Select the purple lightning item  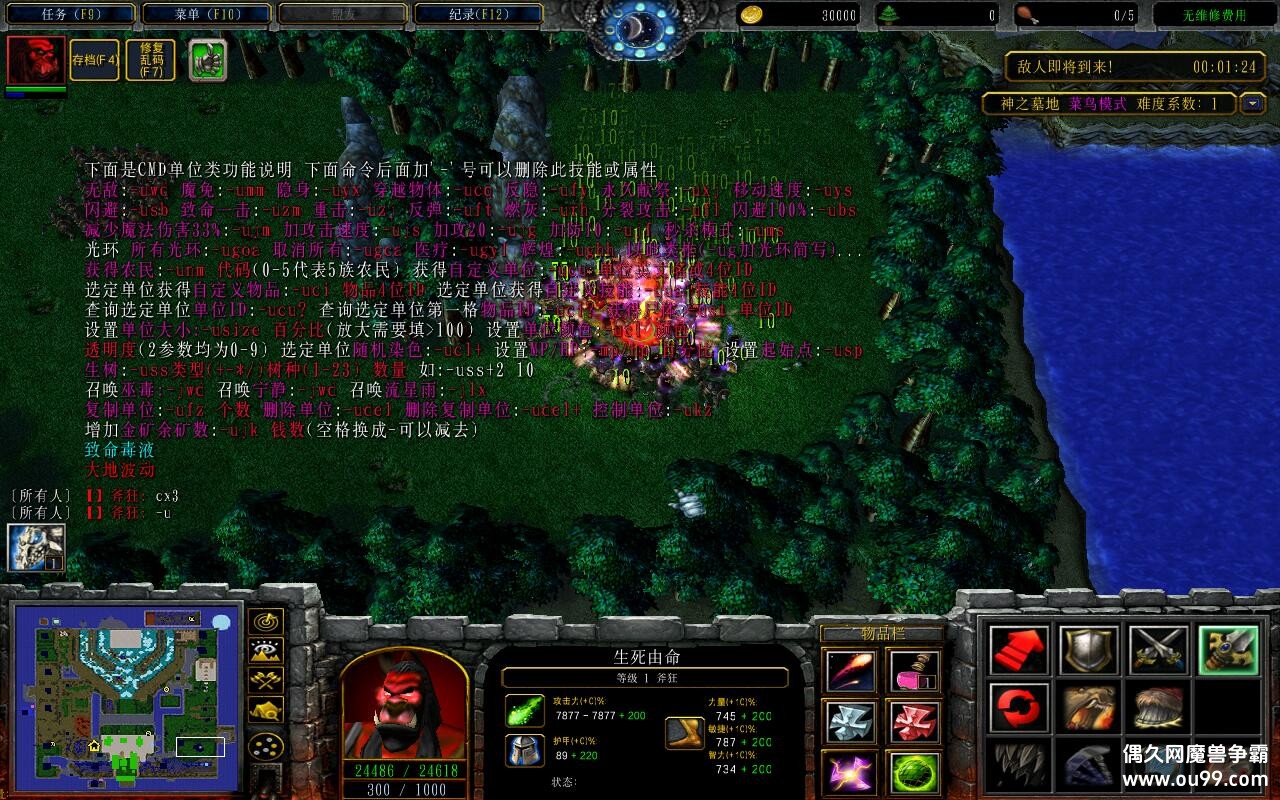coord(849,770)
